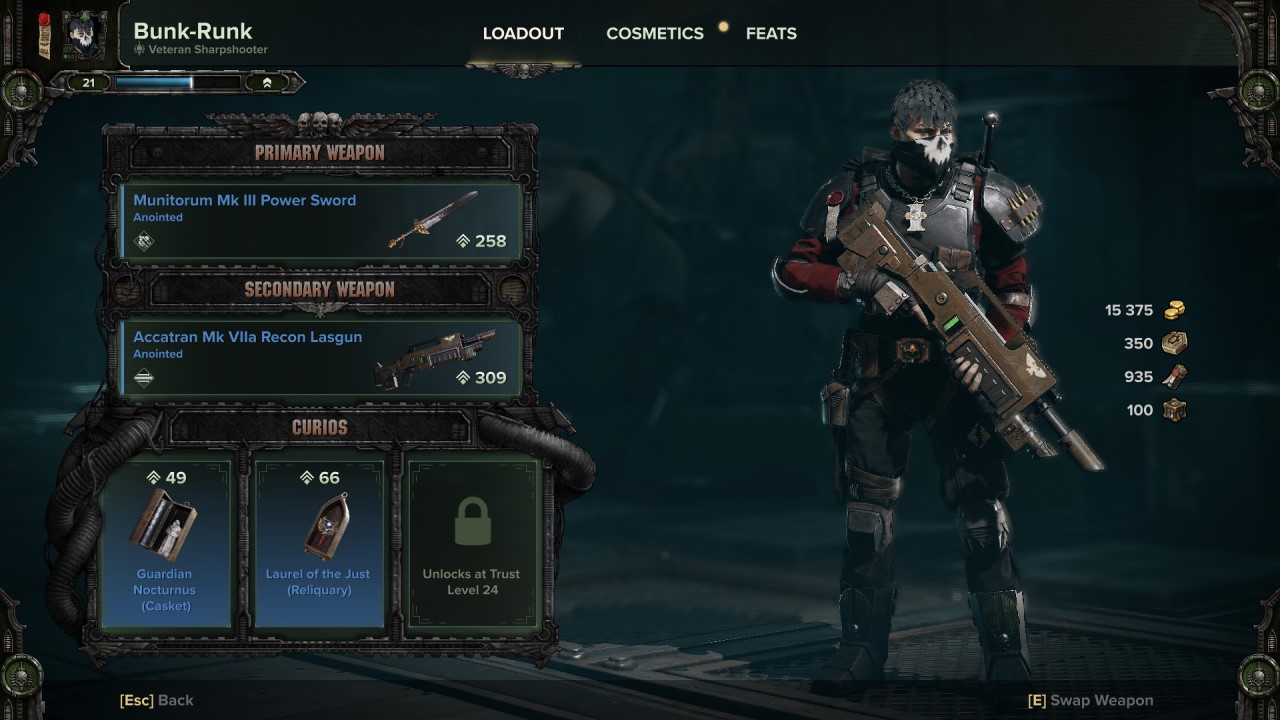Viewport: 1280px width, 720px height.
Task: Expand the Curios section header
Action: (x=320, y=428)
